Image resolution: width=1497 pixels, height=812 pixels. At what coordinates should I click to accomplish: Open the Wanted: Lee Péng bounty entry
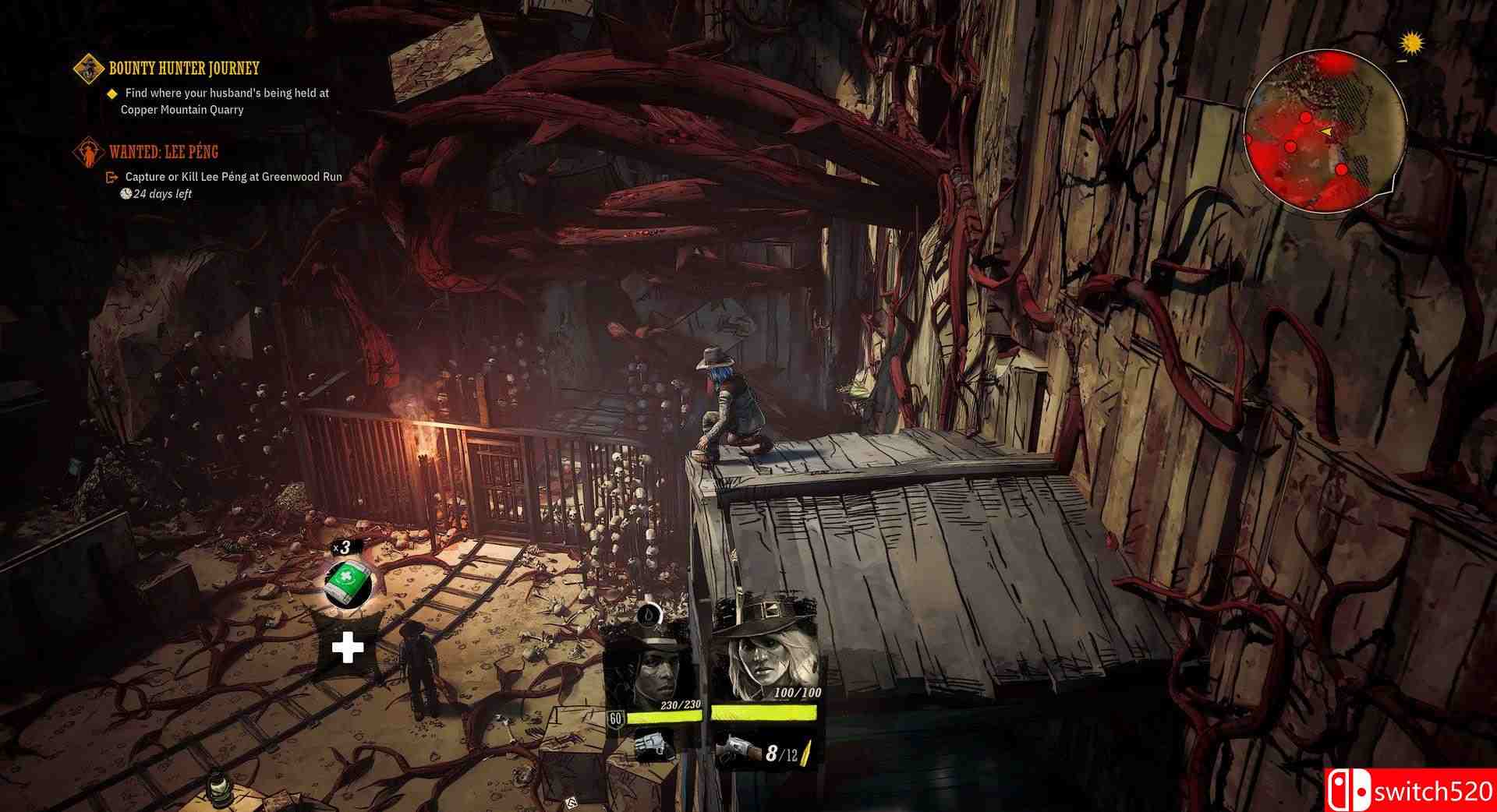click(164, 152)
